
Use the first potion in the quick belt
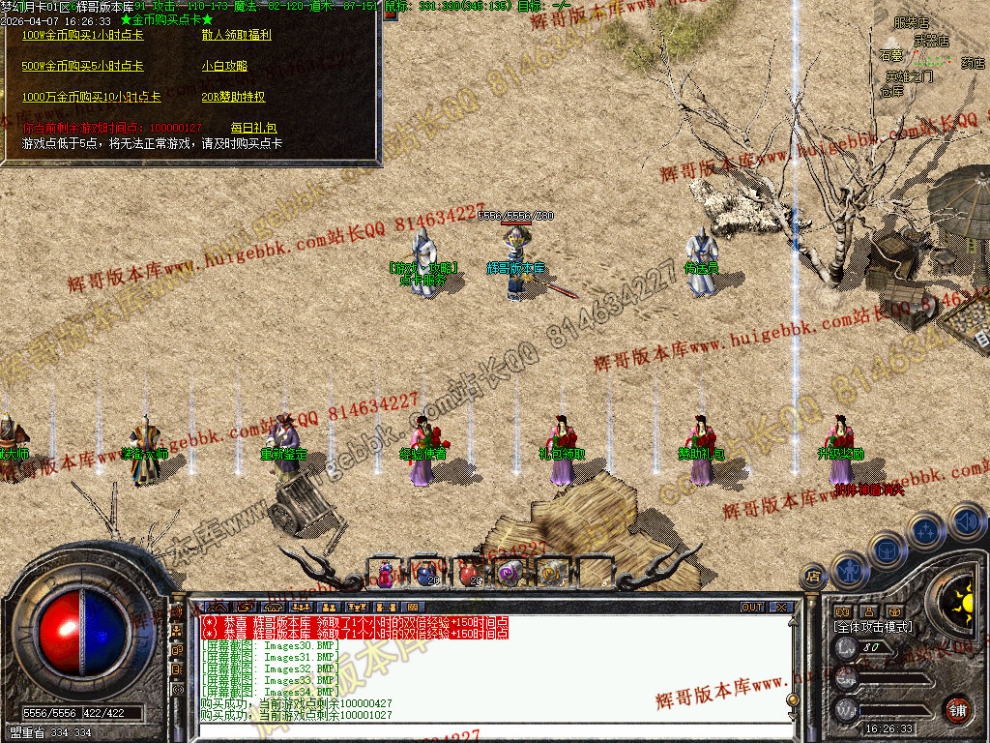pos(385,572)
